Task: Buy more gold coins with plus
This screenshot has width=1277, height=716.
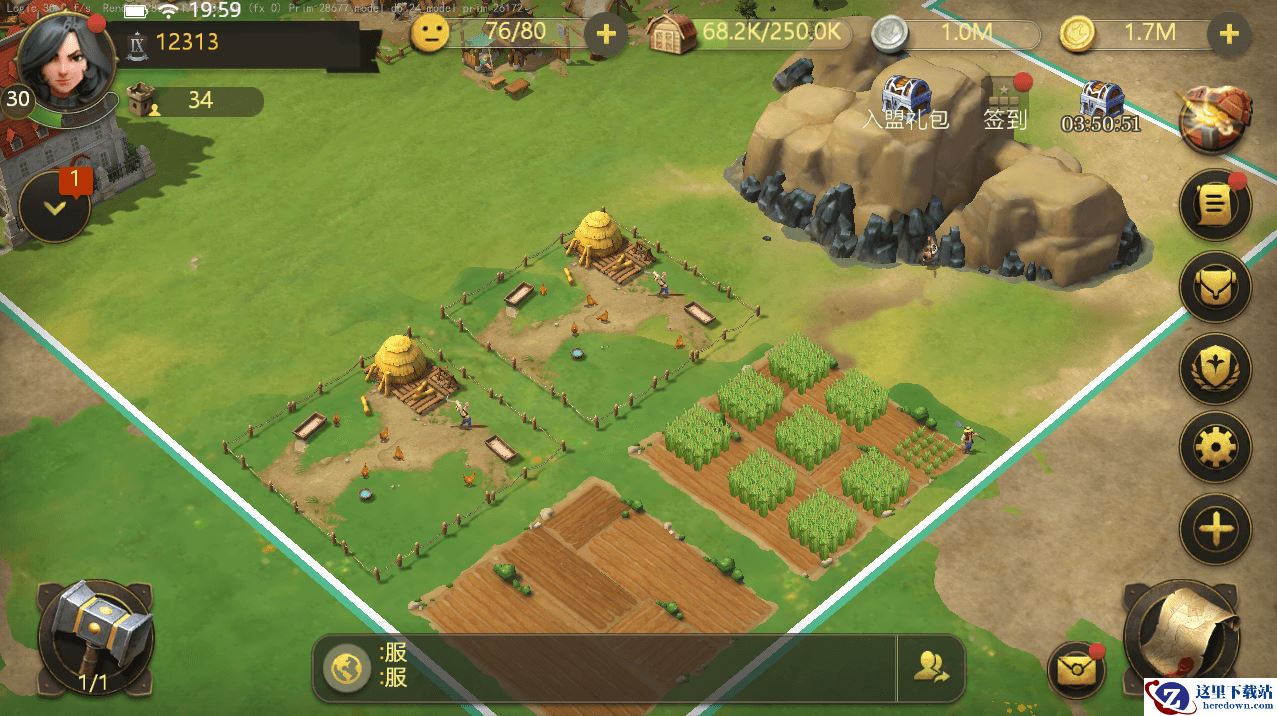Action: pos(1229,34)
